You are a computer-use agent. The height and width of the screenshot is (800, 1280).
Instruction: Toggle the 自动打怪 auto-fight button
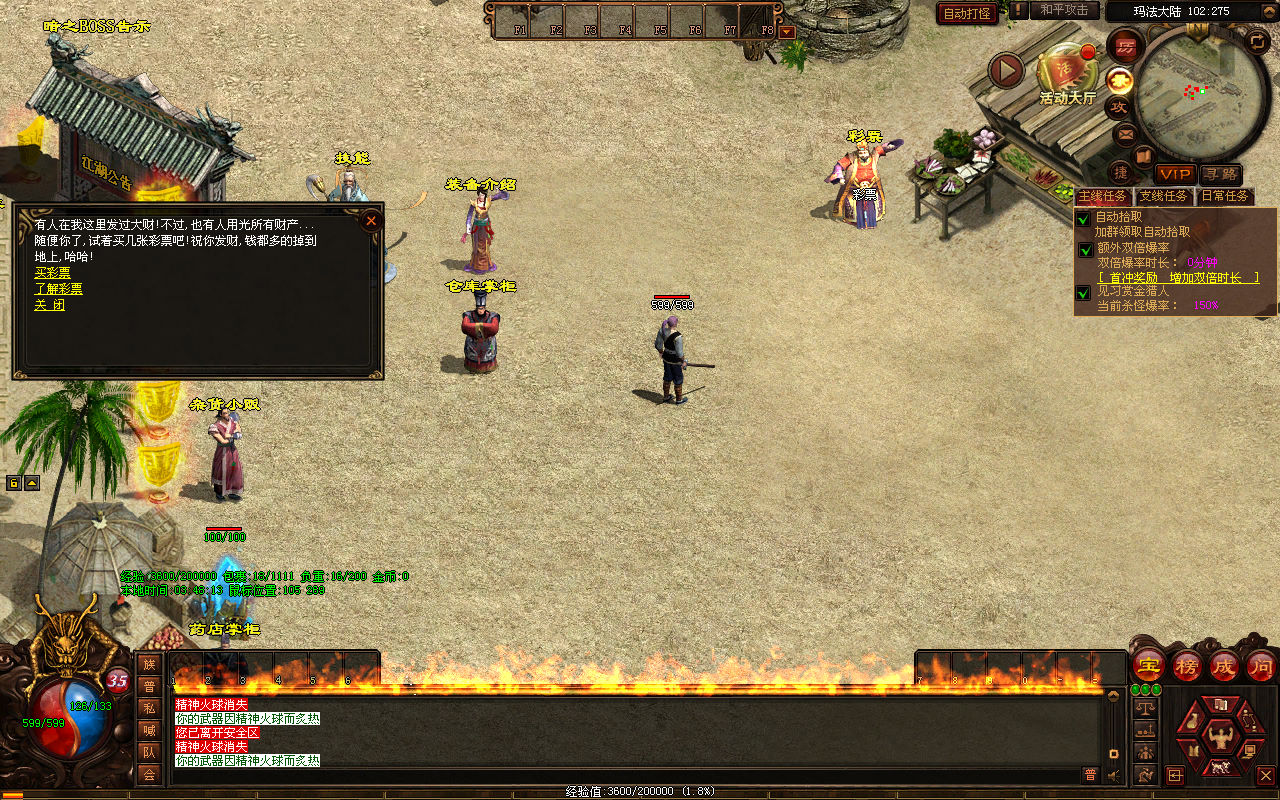[x=968, y=13]
